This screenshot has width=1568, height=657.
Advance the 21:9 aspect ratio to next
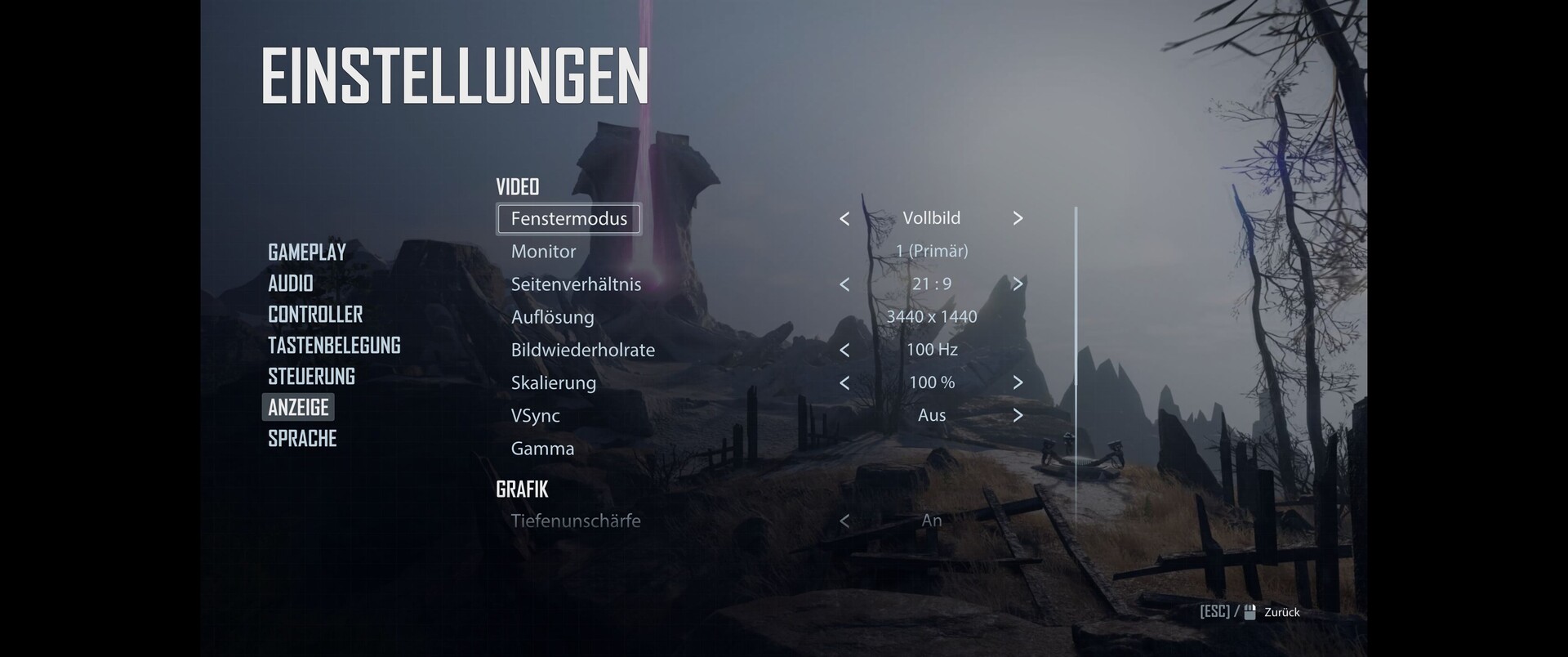click(1018, 284)
